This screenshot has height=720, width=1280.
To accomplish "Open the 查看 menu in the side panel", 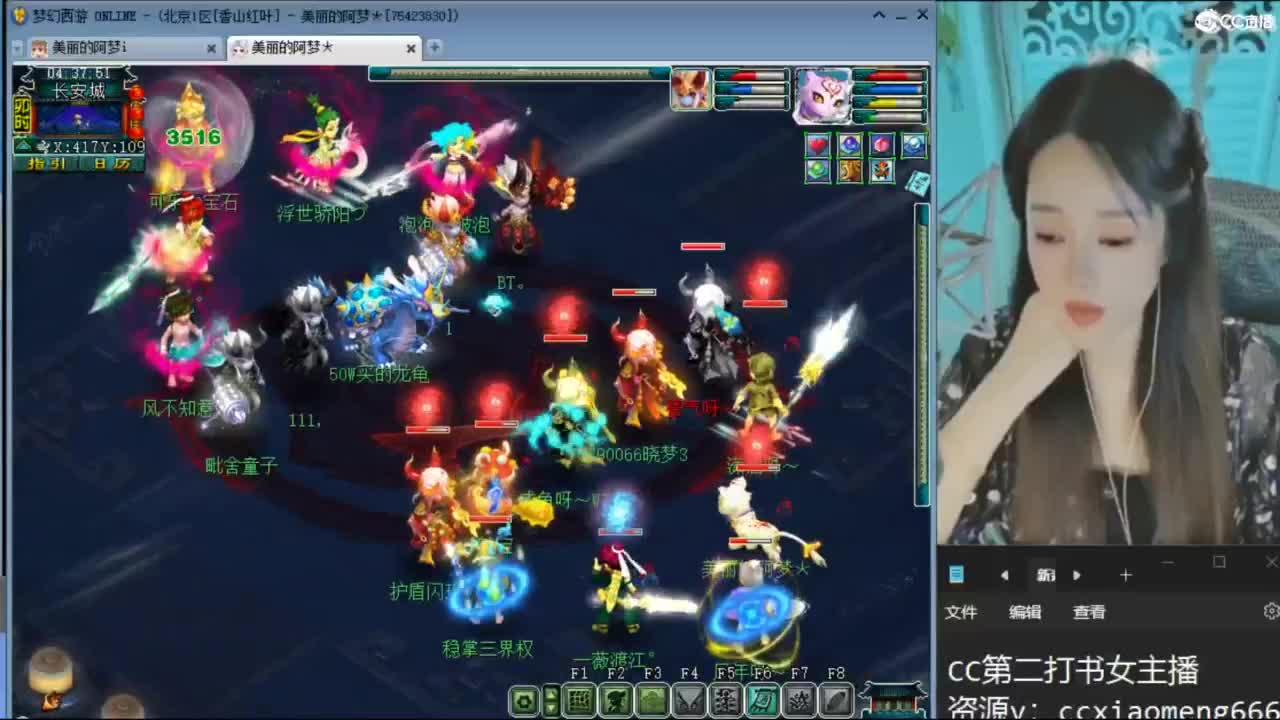I will [x=1092, y=611].
